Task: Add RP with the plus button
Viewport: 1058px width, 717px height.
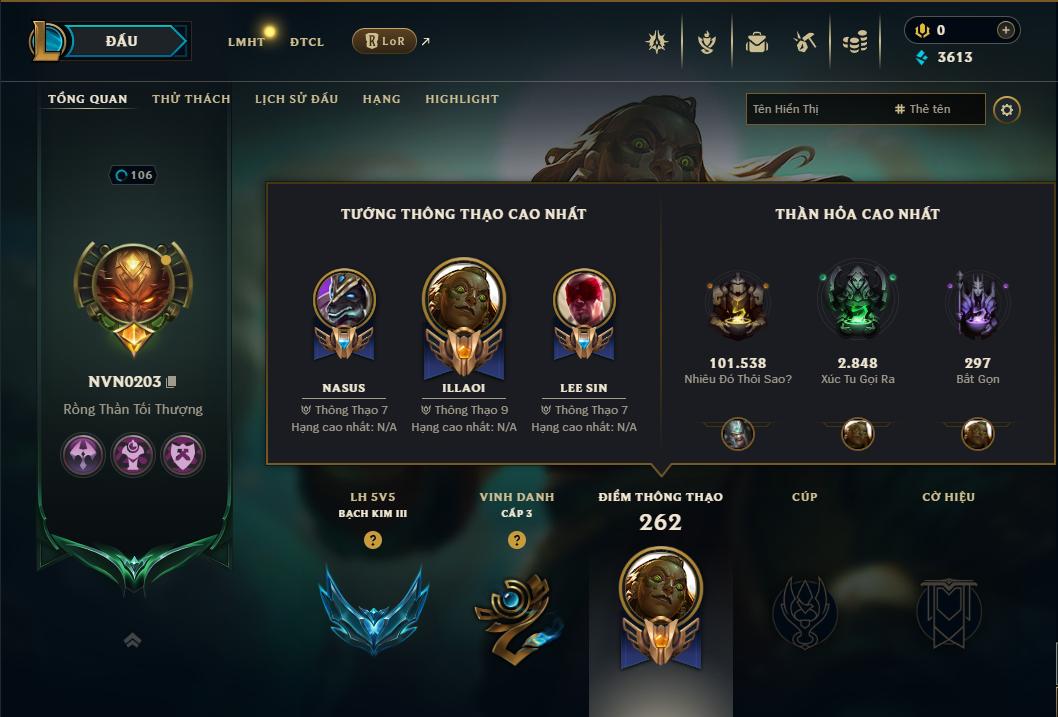Action: pos(1006,30)
